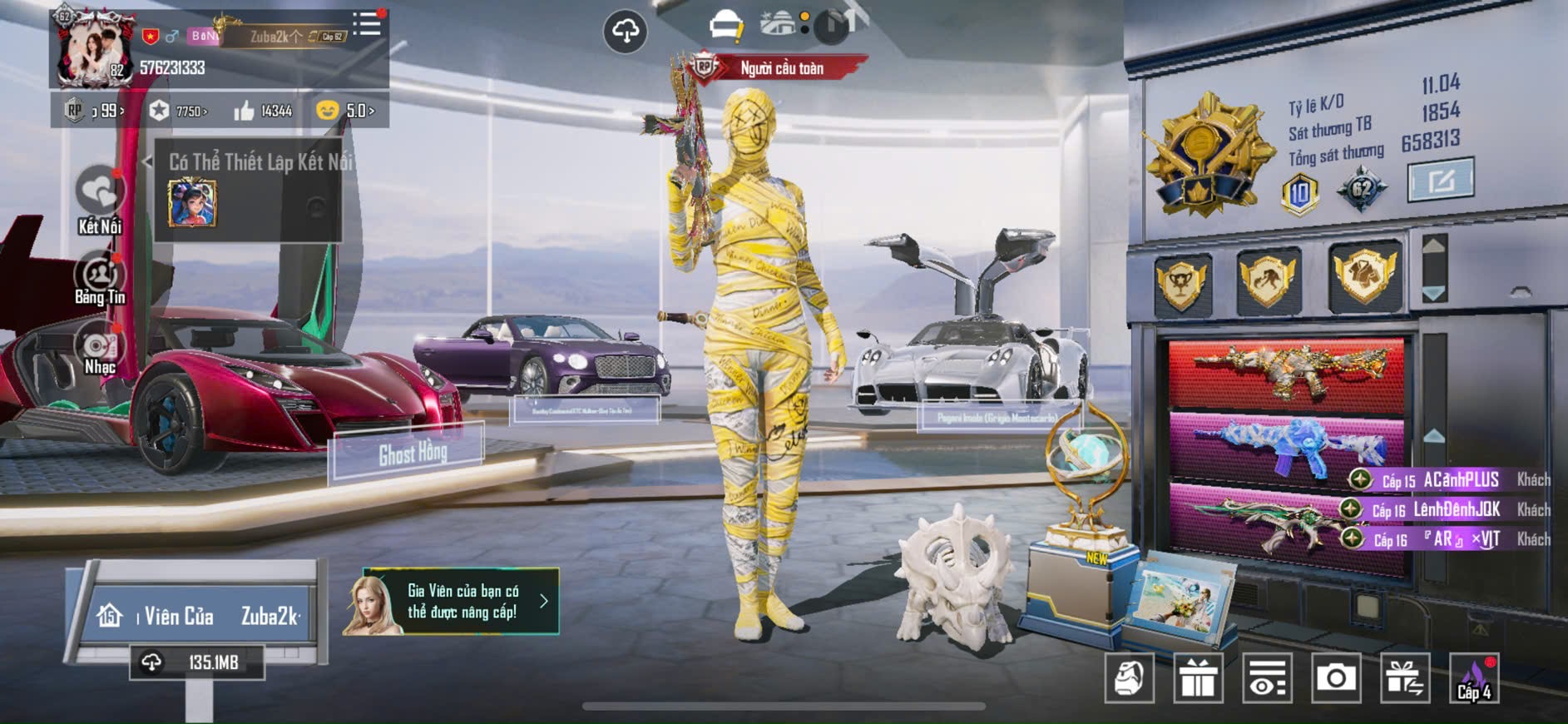This screenshot has height=724, width=1568.
Task: Select the red-background golden rifle skin slot
Action: point(1286,373)
